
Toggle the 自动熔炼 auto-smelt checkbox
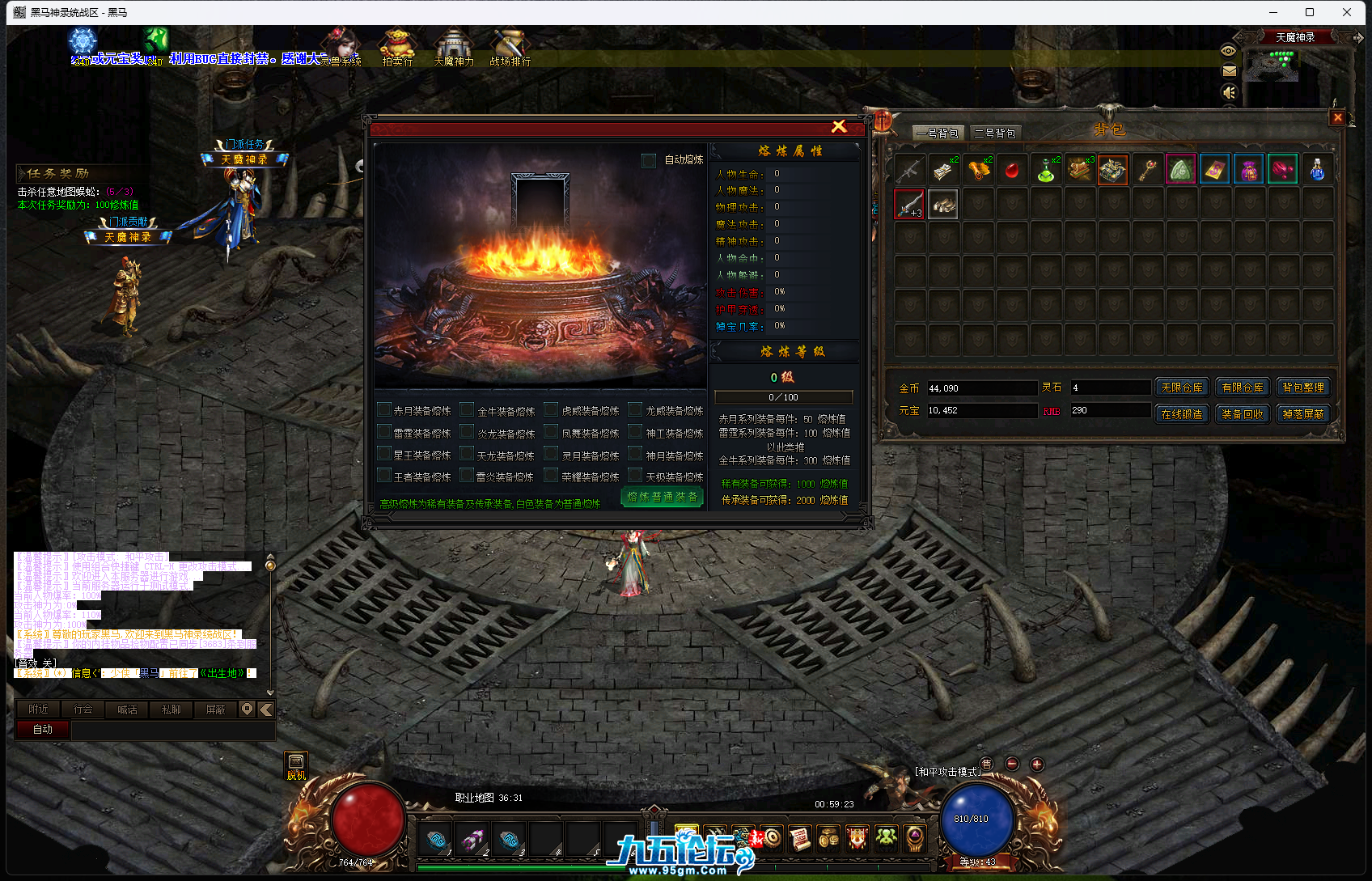649,160
